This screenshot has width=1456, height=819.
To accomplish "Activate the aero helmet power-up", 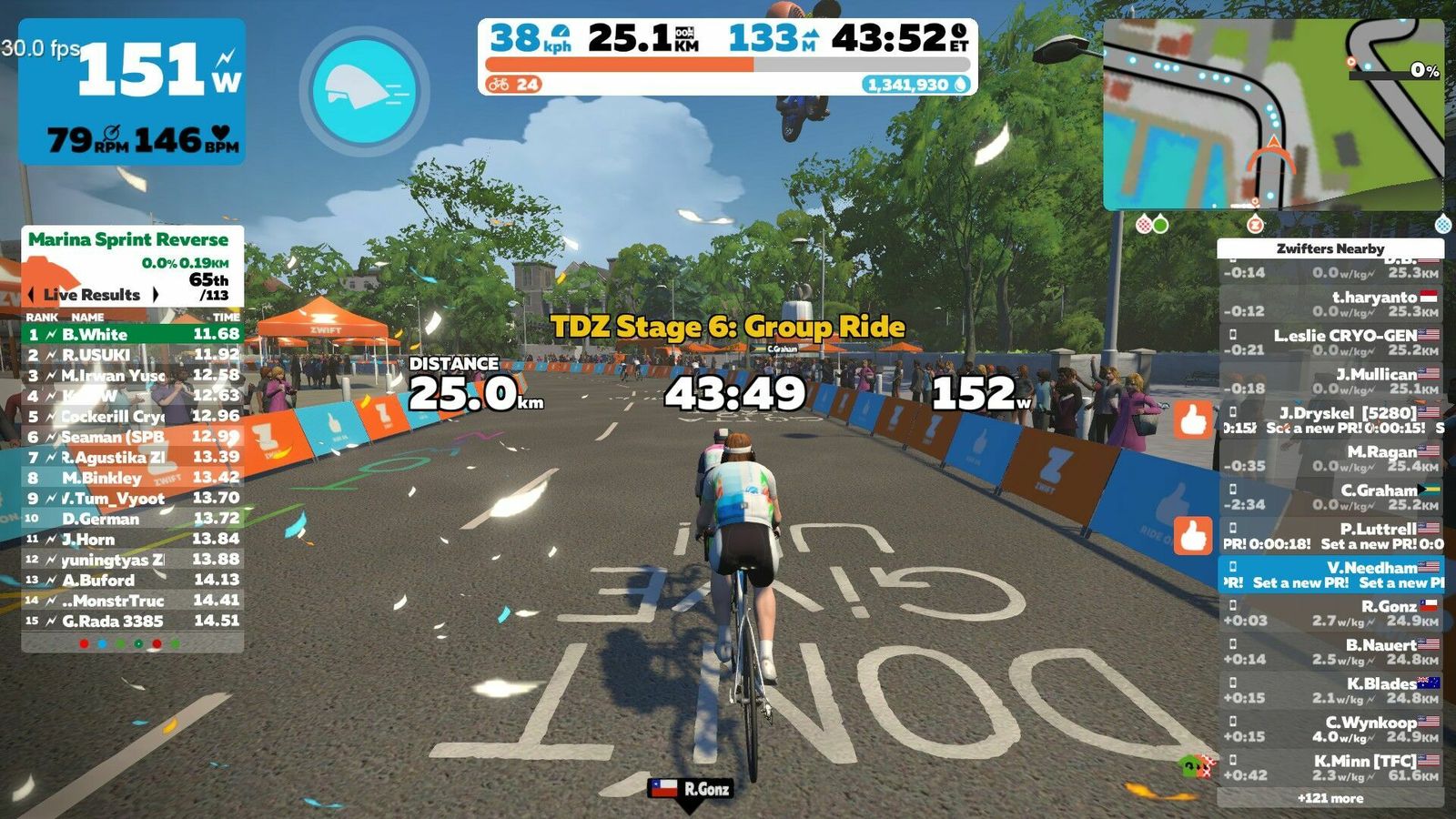I will click(364, 91).
